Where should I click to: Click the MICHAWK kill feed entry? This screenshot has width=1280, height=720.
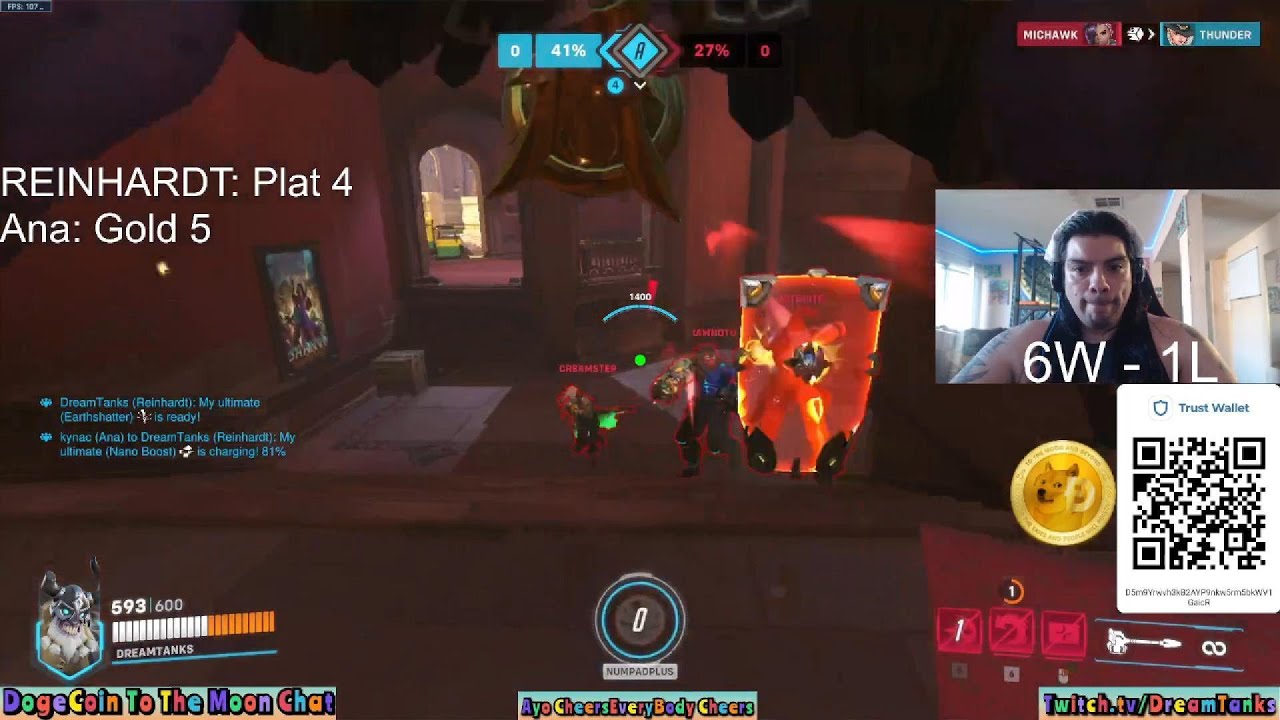point(1068,35)
